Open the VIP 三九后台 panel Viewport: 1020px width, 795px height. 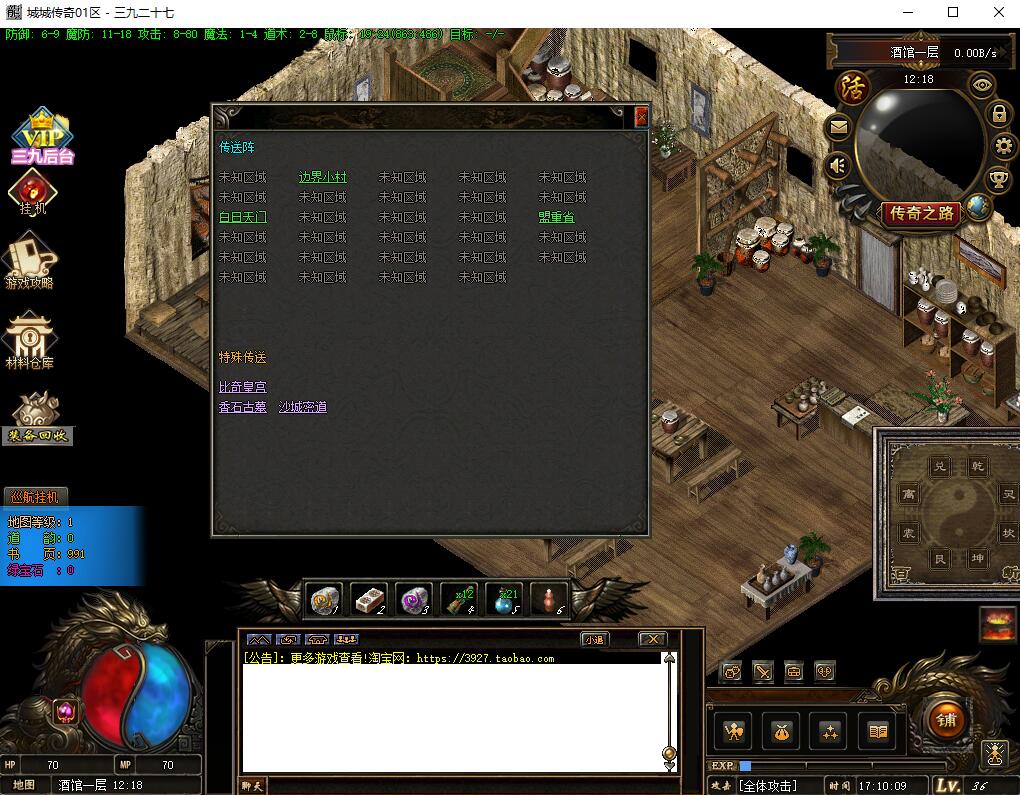43,137
